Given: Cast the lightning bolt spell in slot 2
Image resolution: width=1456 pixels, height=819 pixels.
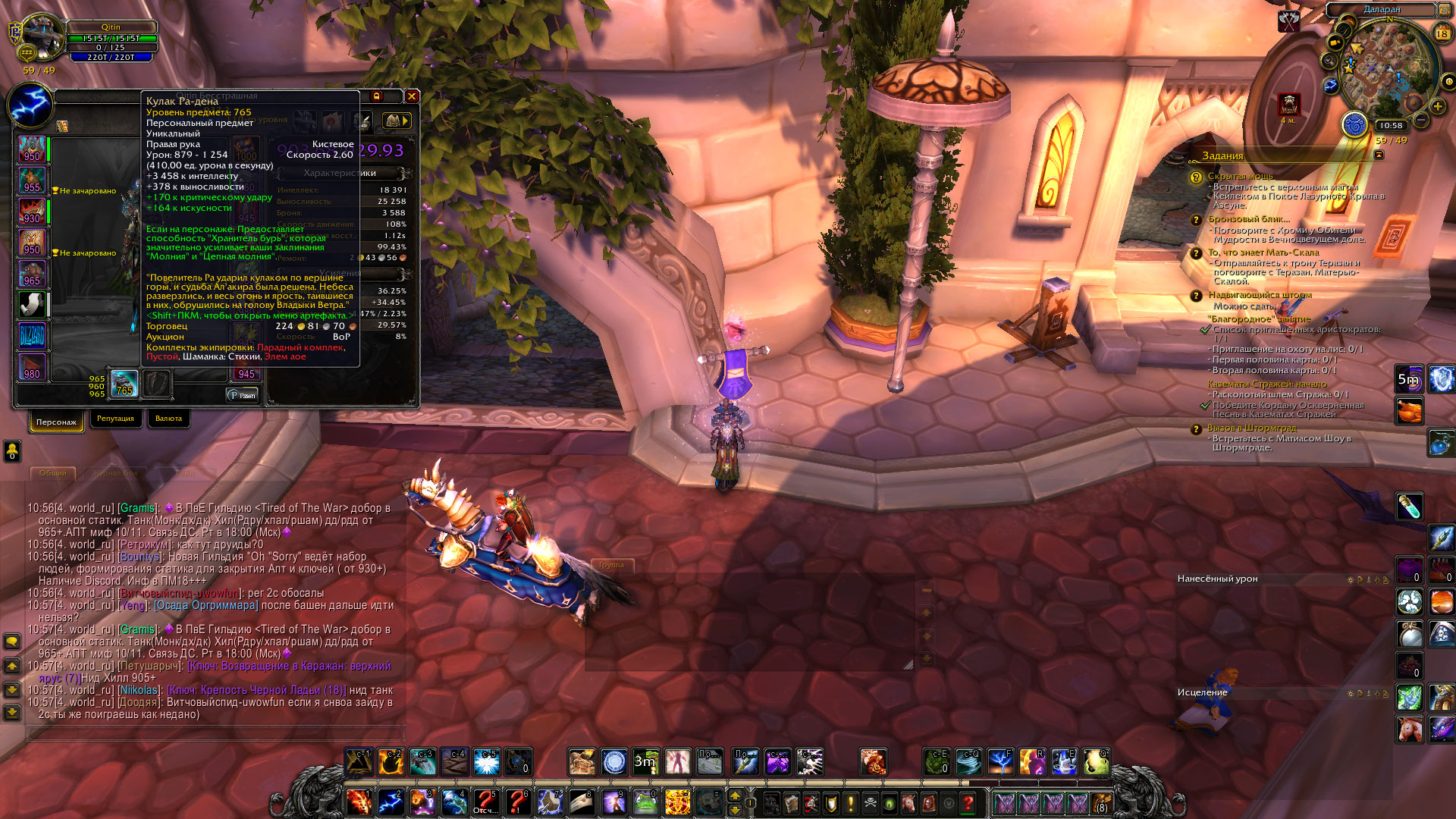Looking at the screenshot, I should pos(391,802).
